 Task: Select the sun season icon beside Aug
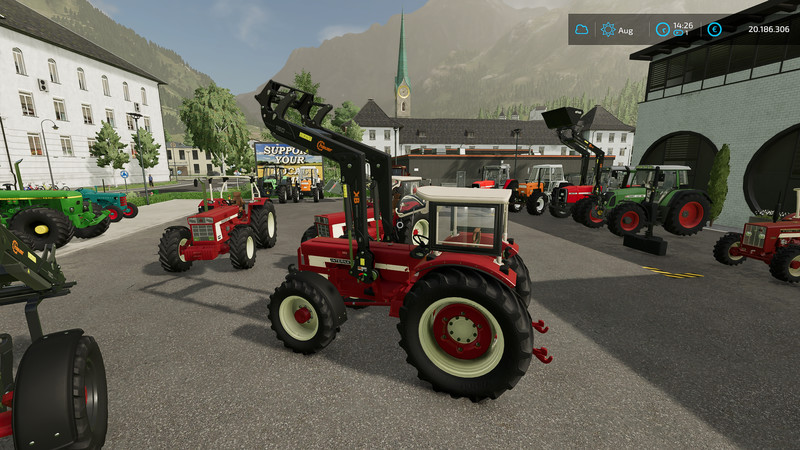608,30
